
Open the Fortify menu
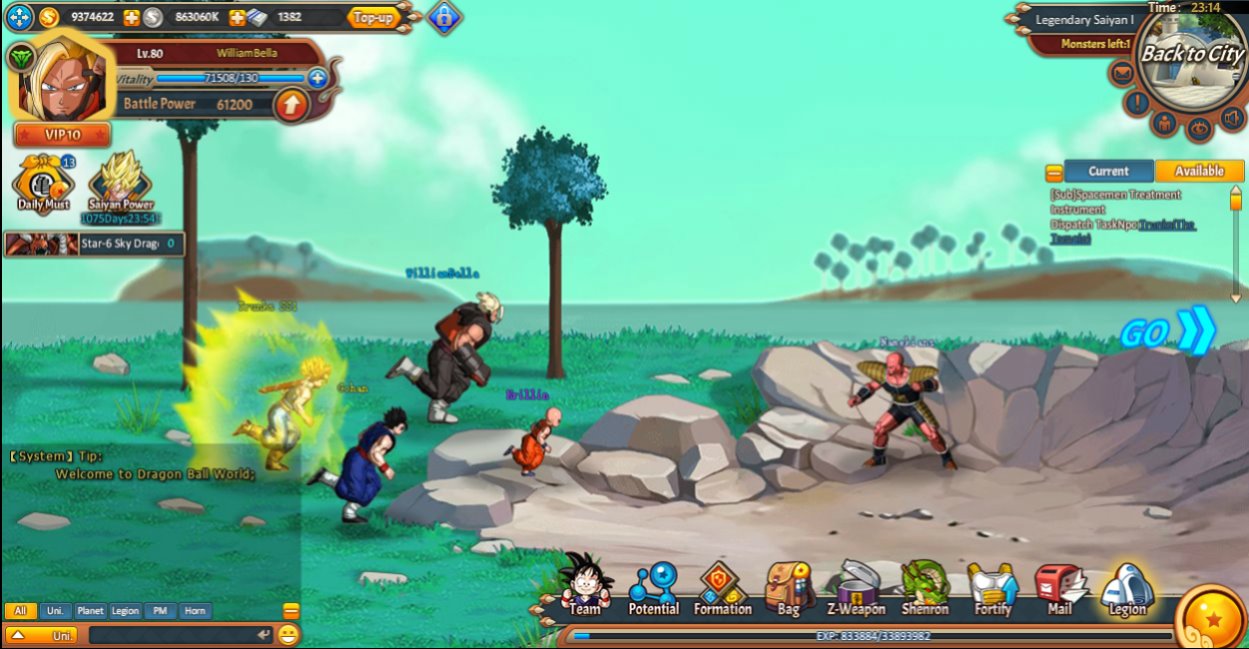[x=993, y=588]
